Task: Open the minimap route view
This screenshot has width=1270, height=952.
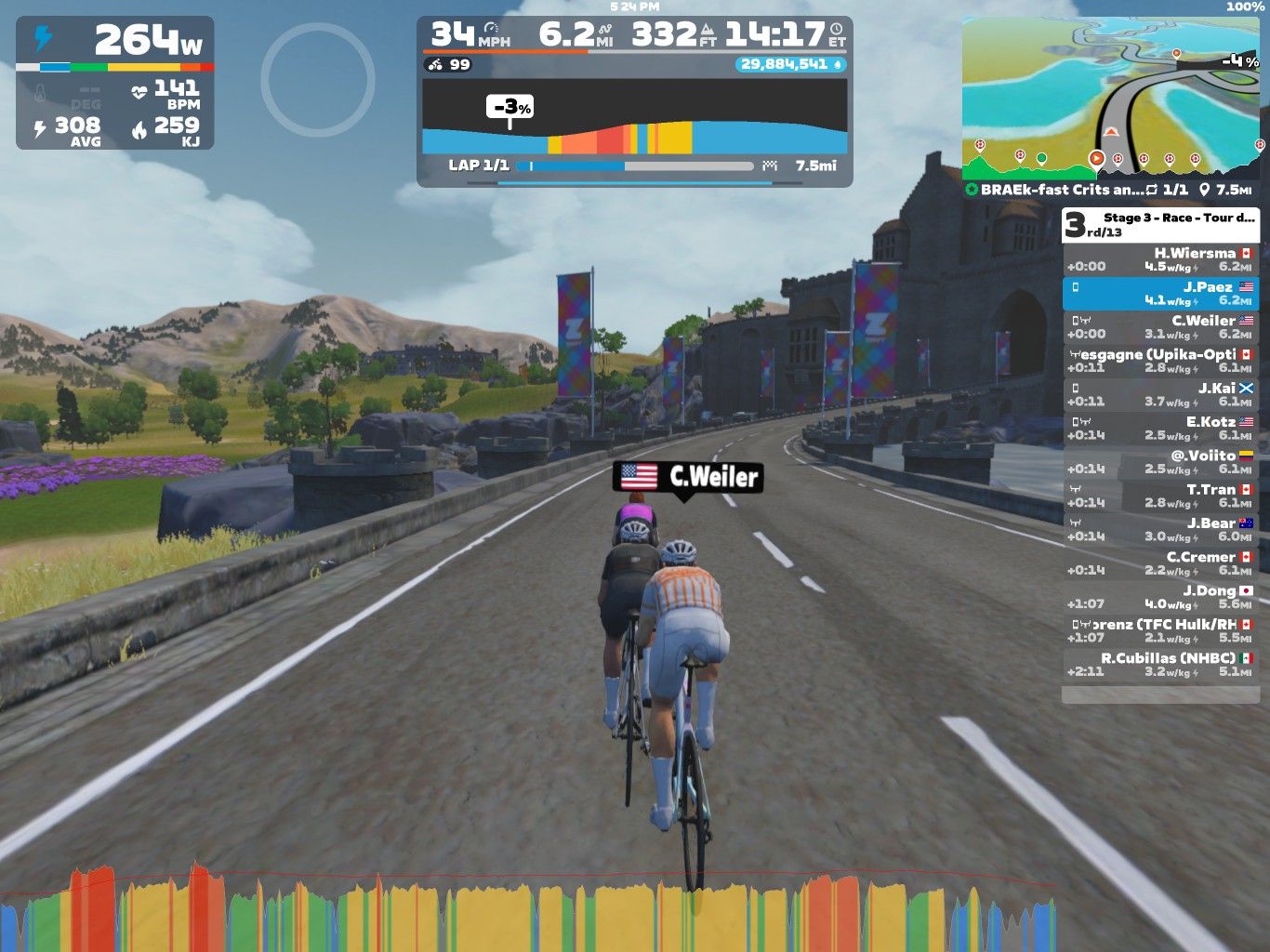Action: (x=1112, y=93)
